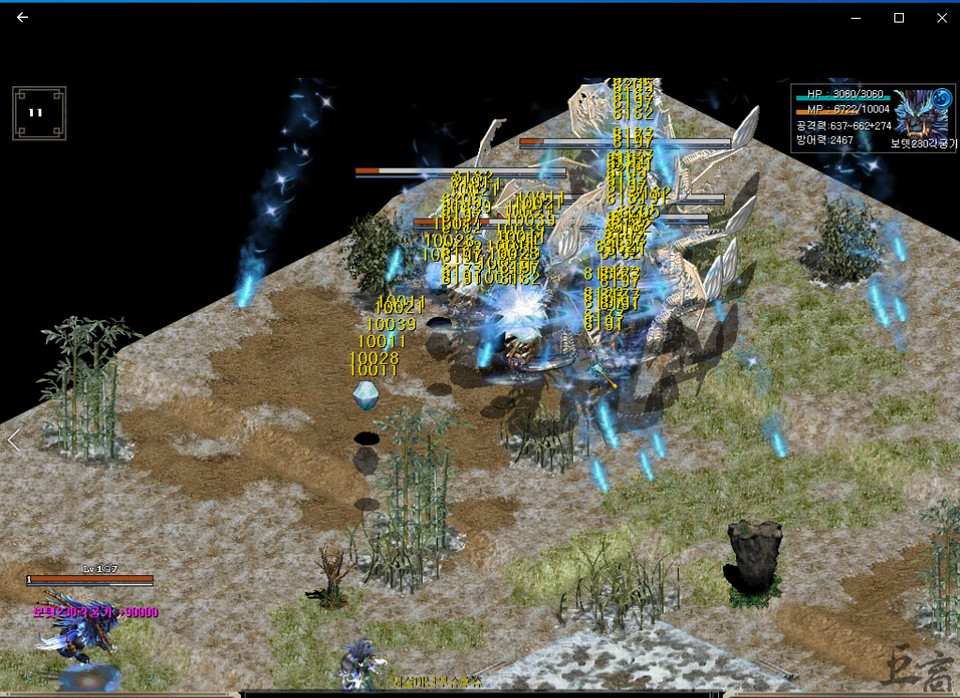Pause the game with the framed pause button
The height and width of the screenshot is (698, 960).
pyautogui.click(x=38, y=112)
